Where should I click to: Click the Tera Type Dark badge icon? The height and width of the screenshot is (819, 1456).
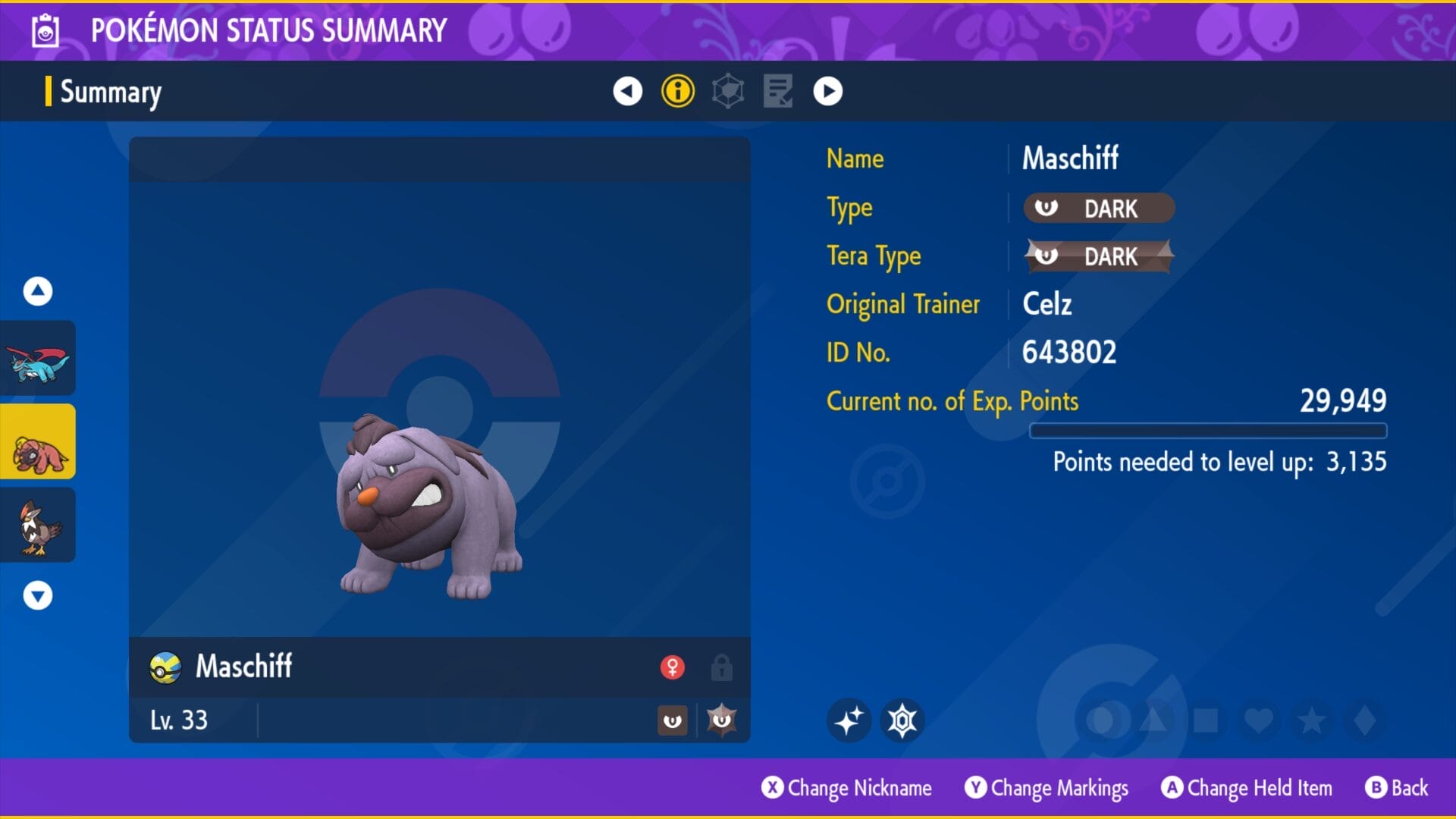point(1098,256)
